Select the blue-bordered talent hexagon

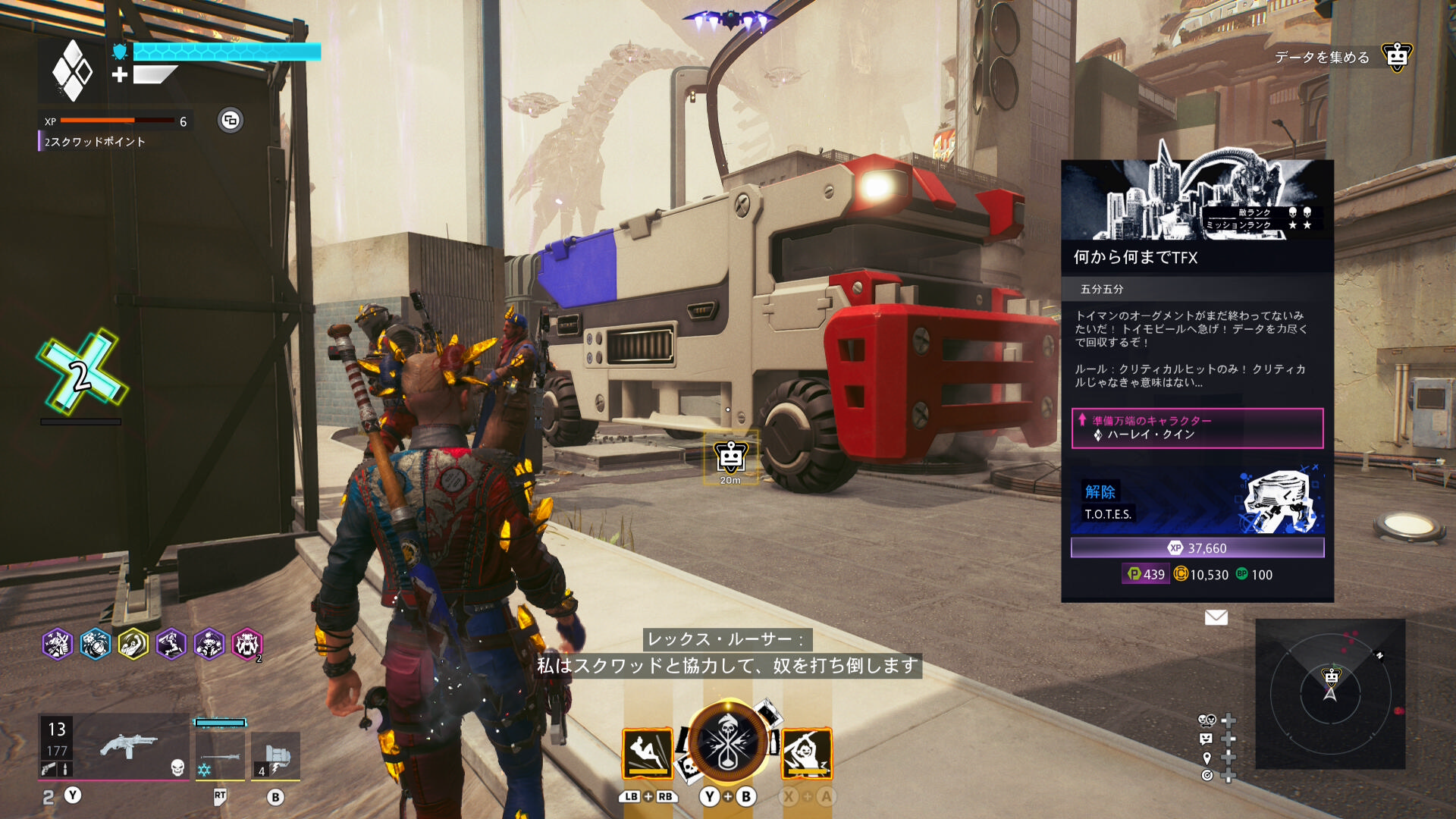click(x=96, y=645)
